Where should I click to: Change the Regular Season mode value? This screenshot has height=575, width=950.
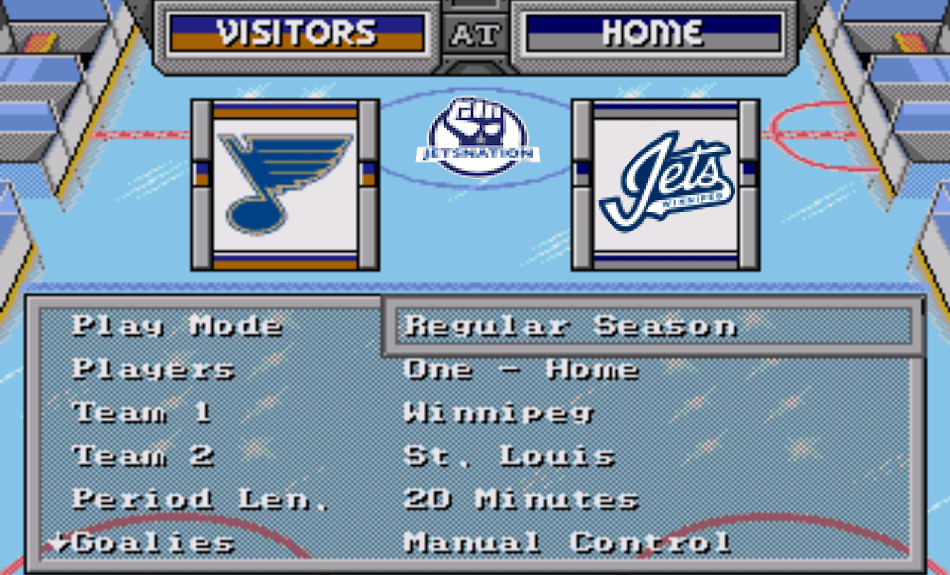point(570,326)
